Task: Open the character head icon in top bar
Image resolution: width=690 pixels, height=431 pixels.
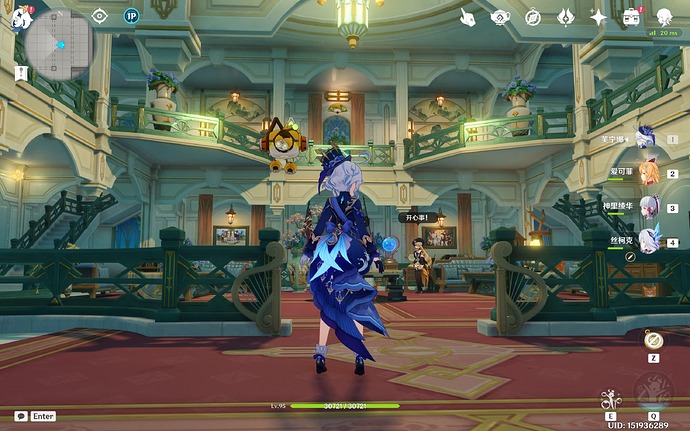Action: pyautogui.click(x=664, y=17)
